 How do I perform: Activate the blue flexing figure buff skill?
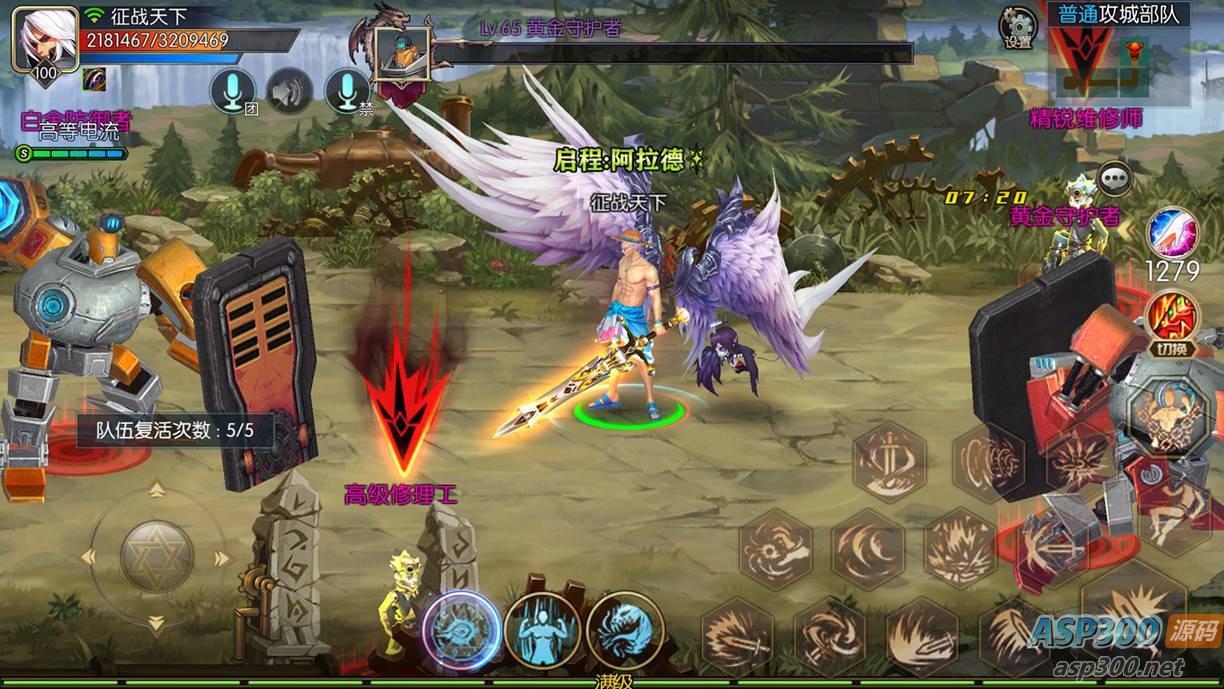(x=543, y=629)
